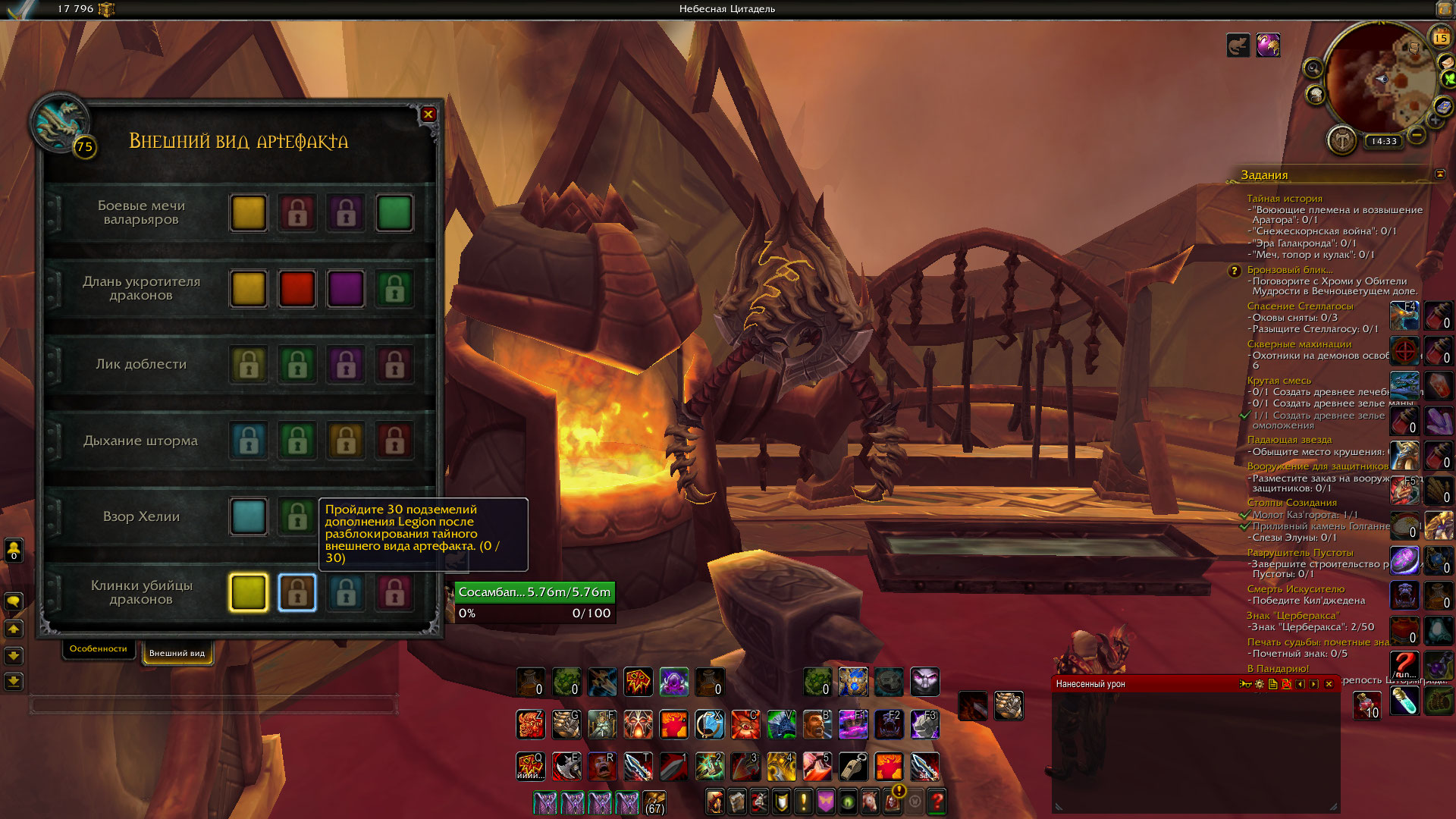Click the Тайная история quest title
The width and height of the screenshot is (1456, 819).
pyautogui.click(x=1285, y=199)
